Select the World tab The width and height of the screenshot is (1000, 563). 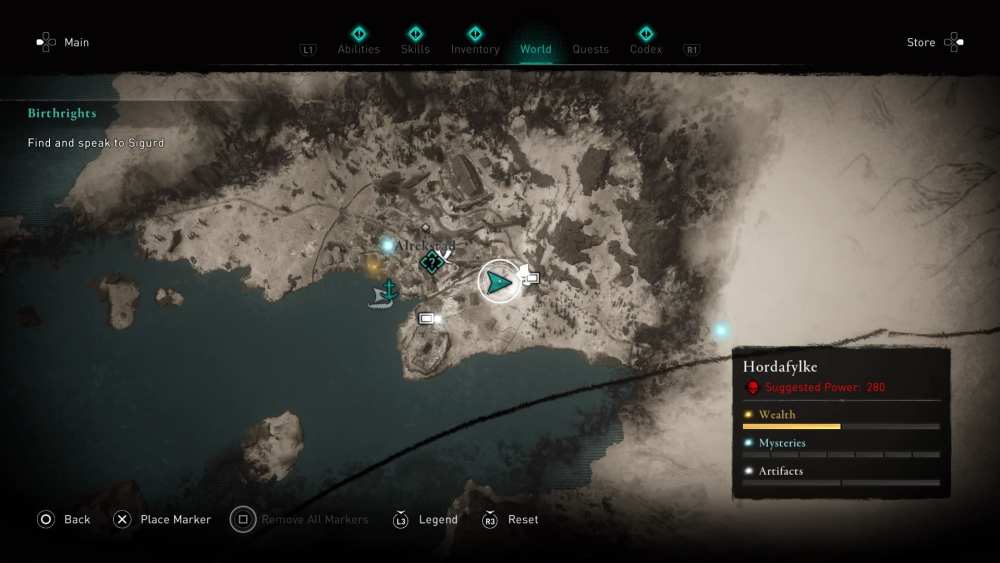[535, 49]
